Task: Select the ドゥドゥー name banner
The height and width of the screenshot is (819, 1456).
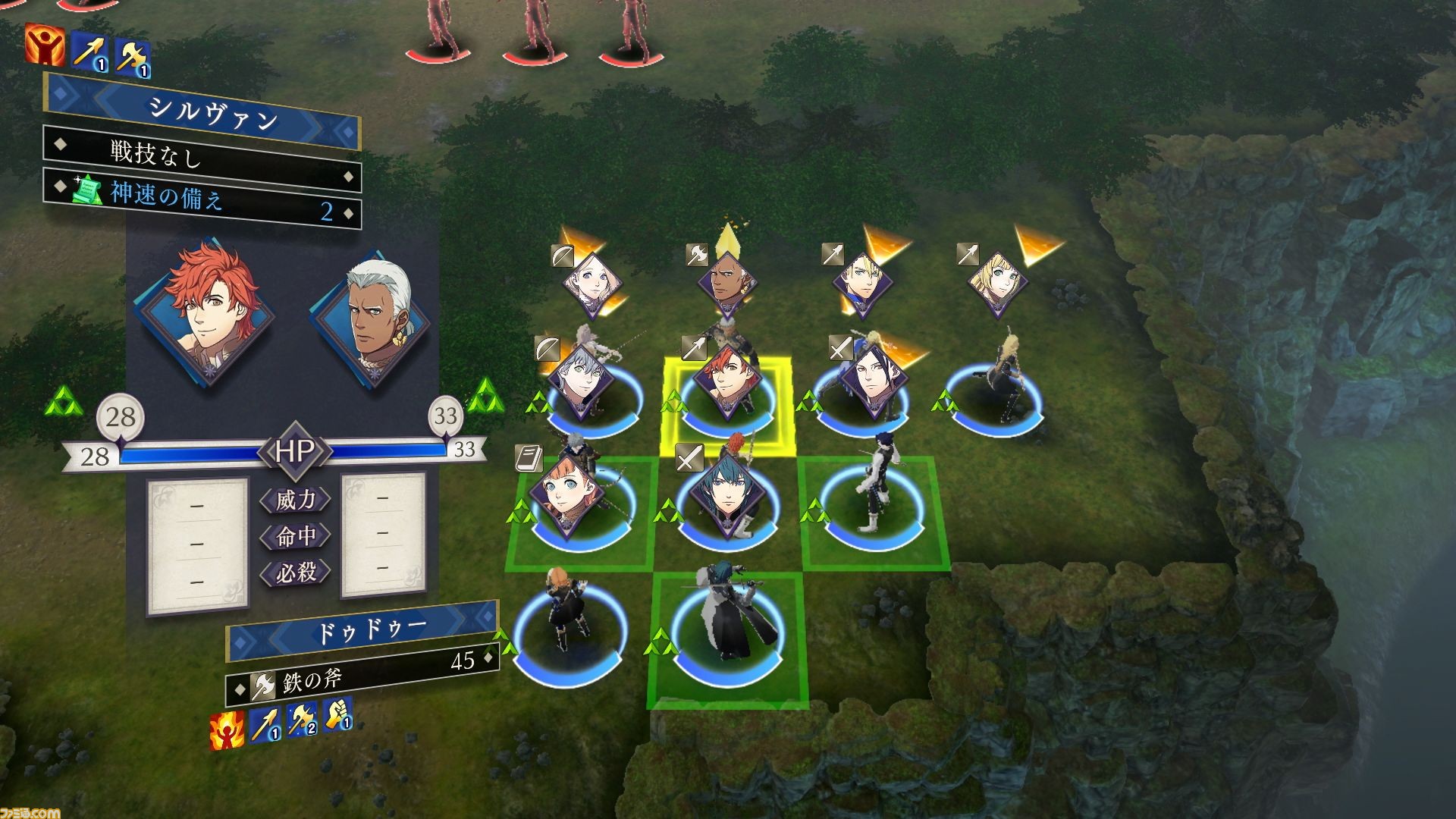Action: 364,632
